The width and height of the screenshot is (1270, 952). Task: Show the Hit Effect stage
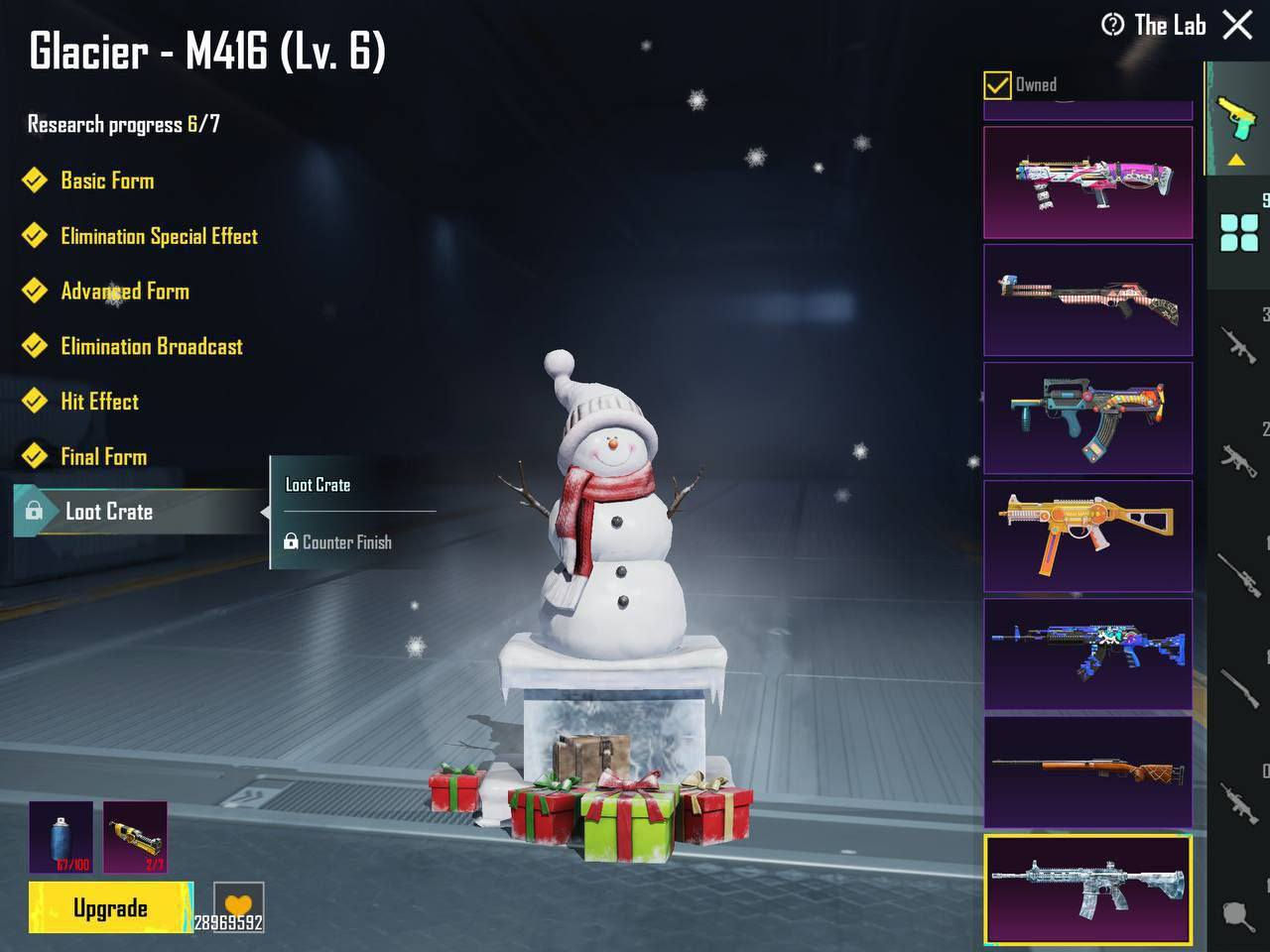[x=99, y=402]
